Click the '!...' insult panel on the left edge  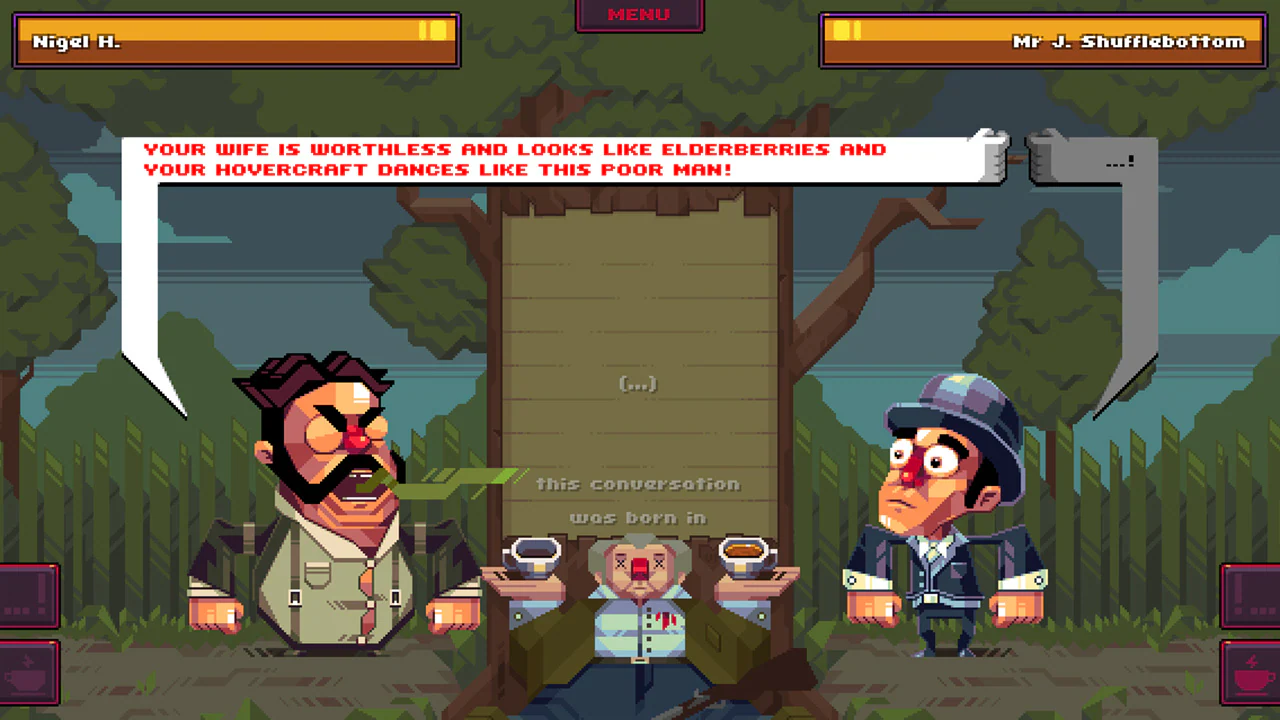[x=25, y=595]
